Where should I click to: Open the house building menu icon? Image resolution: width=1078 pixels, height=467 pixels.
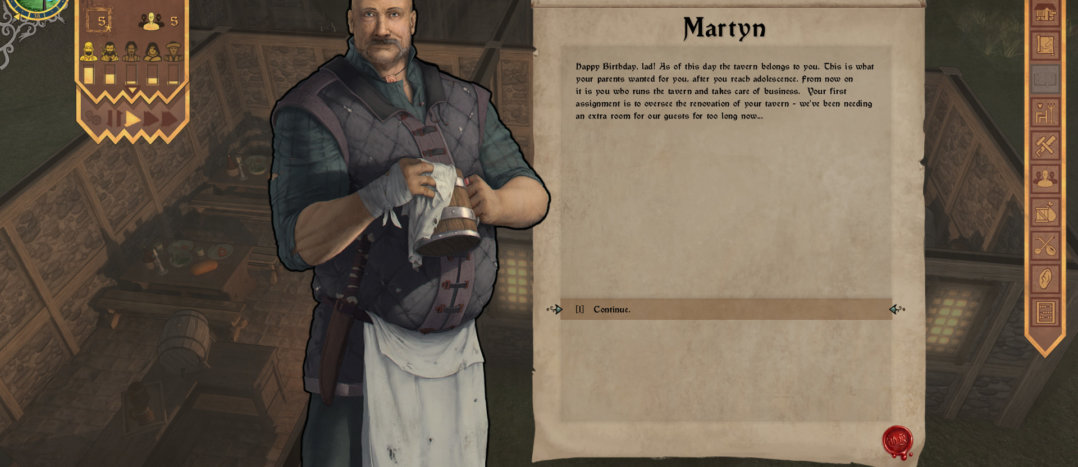click(x=1045, y=13)
